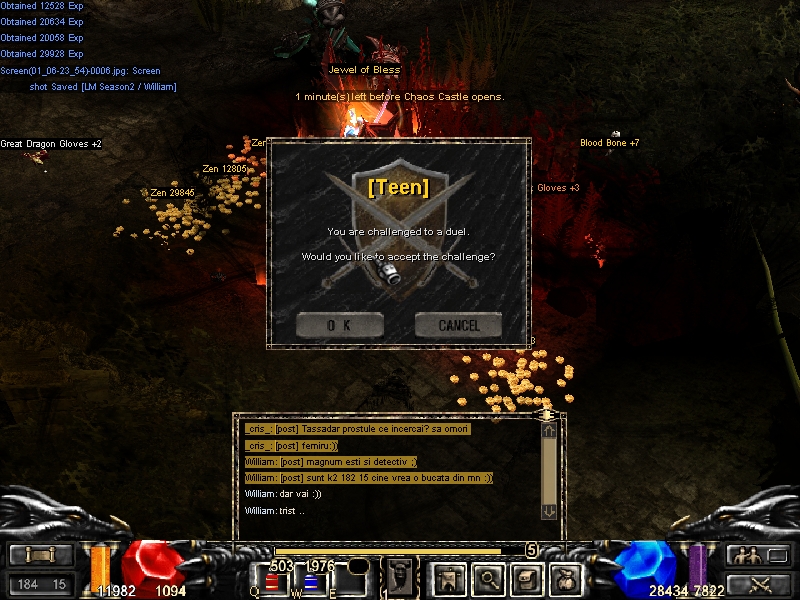Click the crossed swords button
The height and width of the screenshot is (600, 800).
pyautogui.click(x=759, y=584)
